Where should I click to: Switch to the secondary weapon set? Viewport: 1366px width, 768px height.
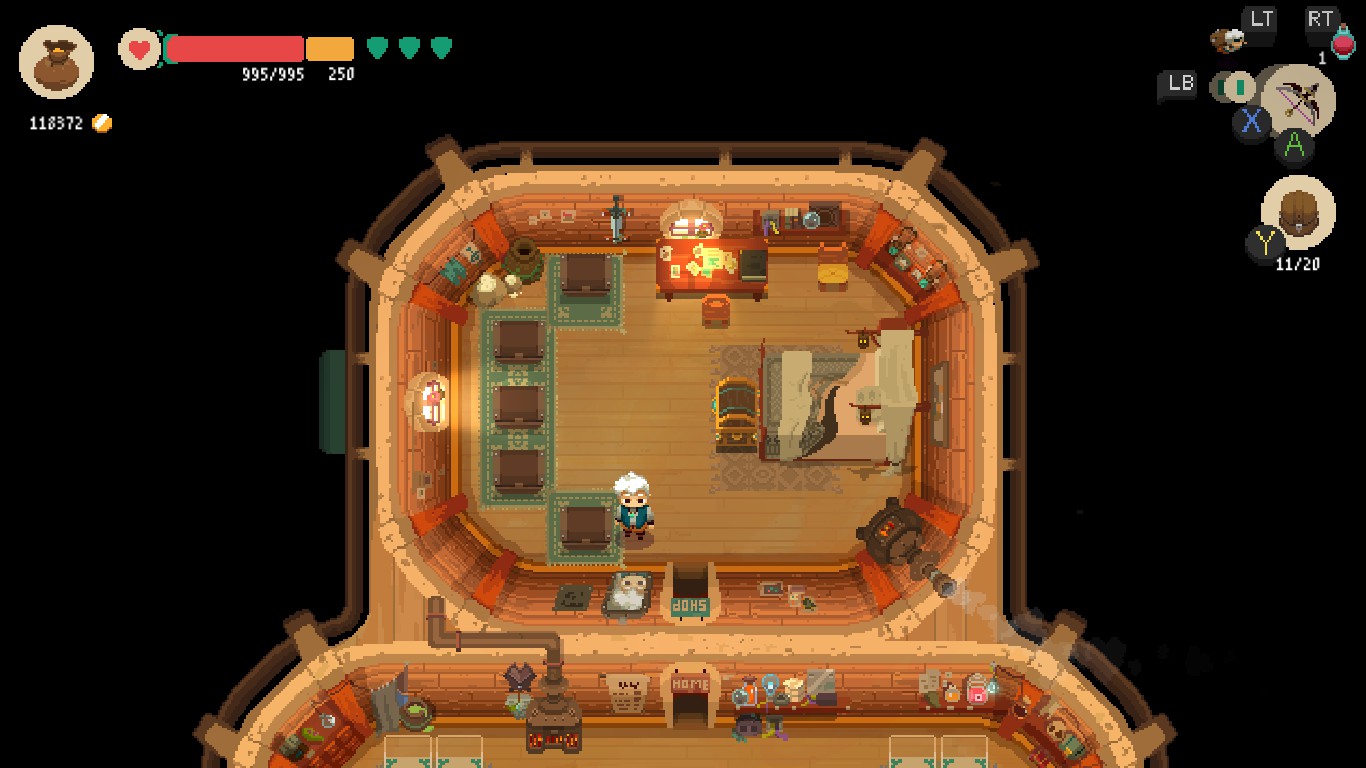pos(1237,88)
